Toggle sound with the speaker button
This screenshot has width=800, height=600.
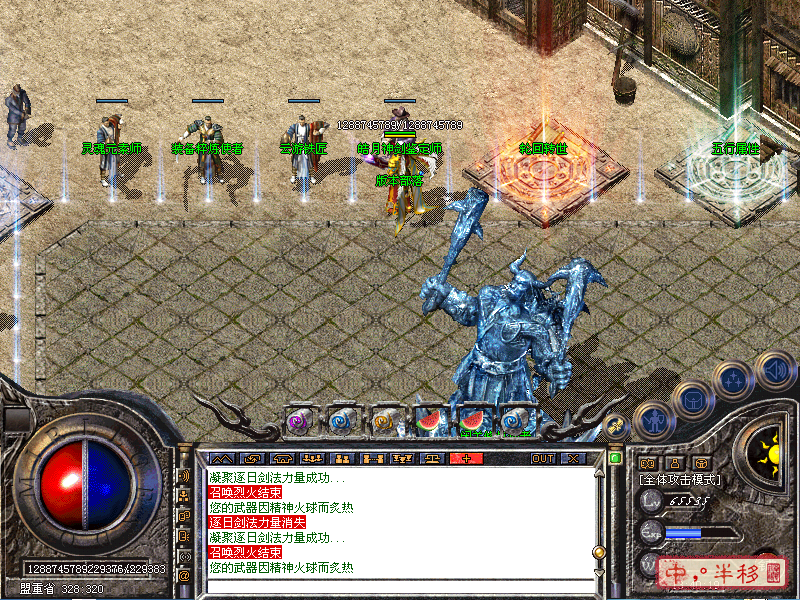pyautogui.click(x=773, y=367)
